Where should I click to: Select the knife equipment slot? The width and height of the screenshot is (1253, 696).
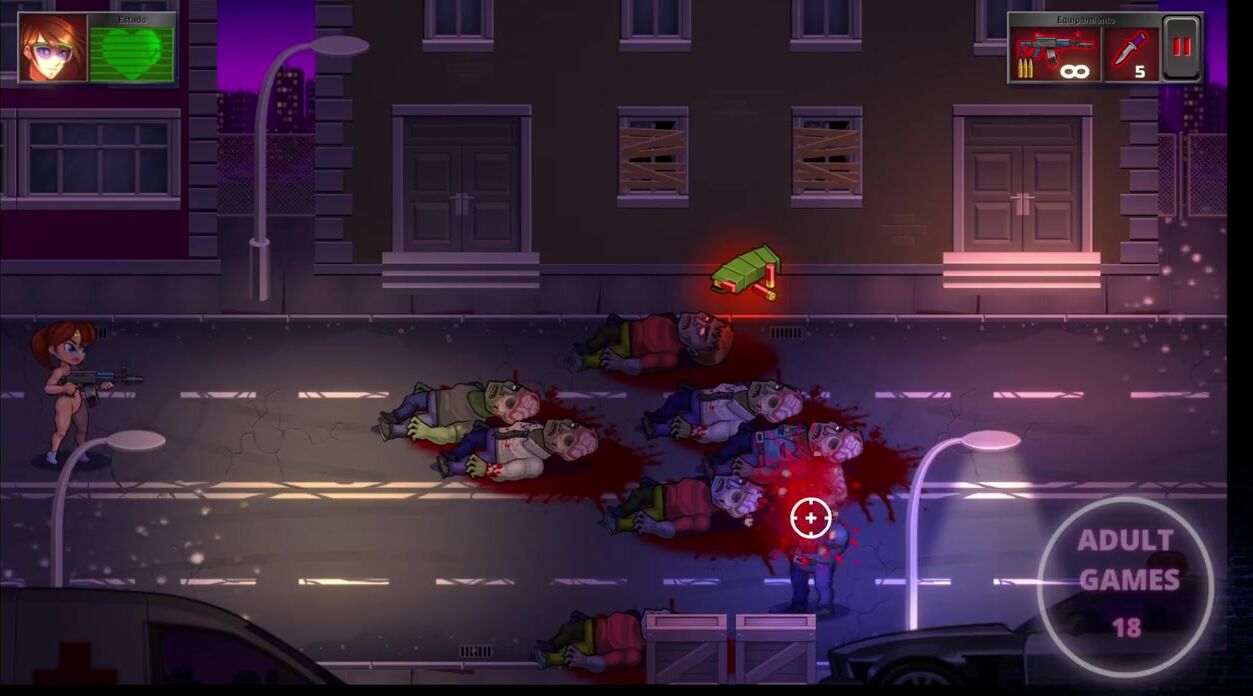pyautogui.click(x=1132, y=54)
